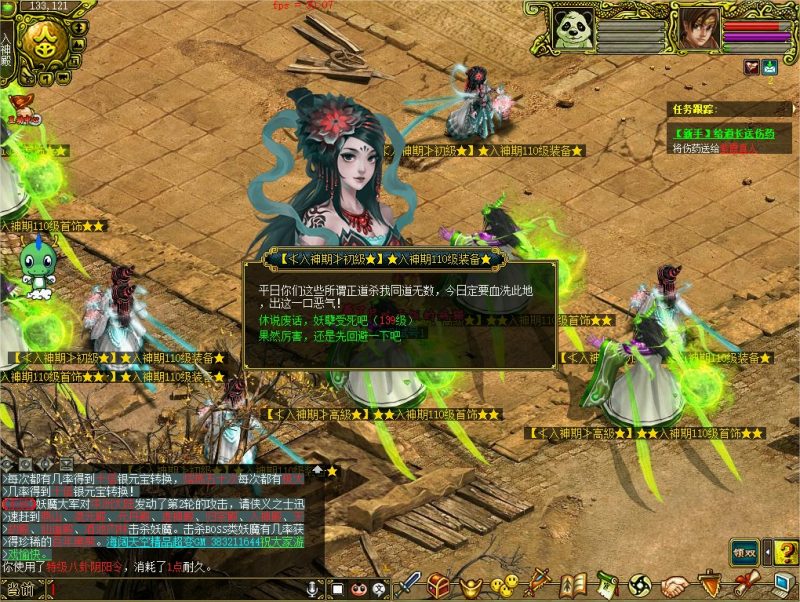This screenshot has width=800, height=602.
Task: Click the player character portrait
Action: click(x=700, y=29)
